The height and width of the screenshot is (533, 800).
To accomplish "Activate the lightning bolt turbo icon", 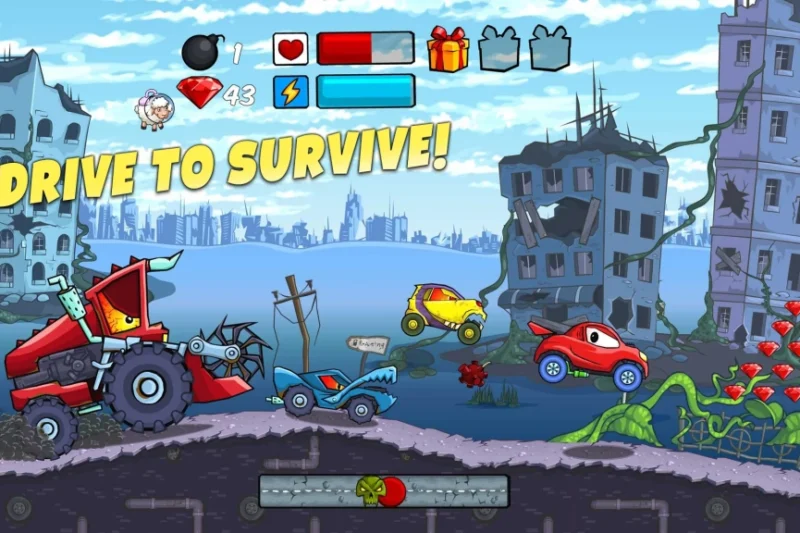I will (290, 93).
